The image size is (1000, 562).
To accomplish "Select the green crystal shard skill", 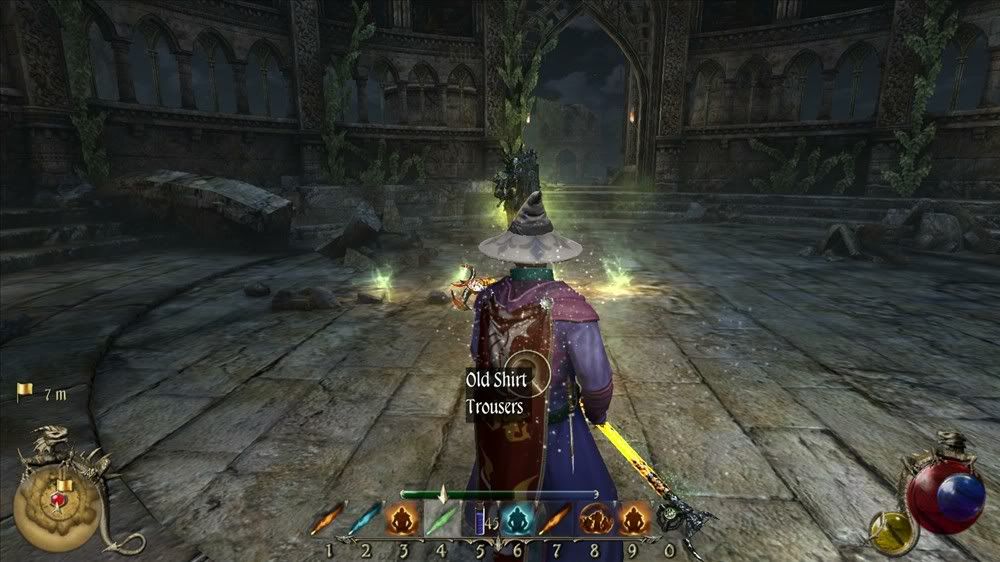I will tap(442, 521).
